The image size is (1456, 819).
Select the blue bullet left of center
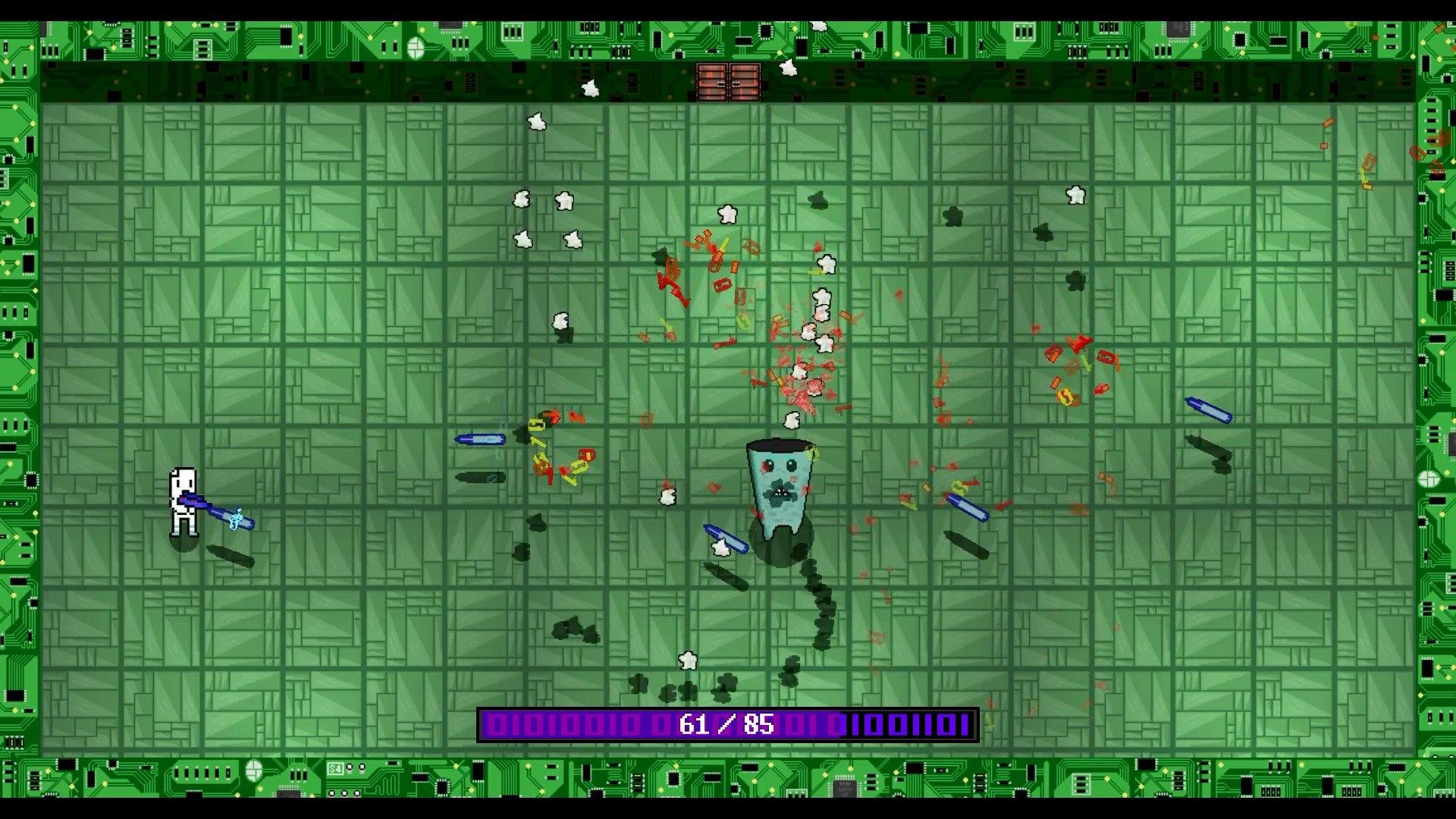point(482,438)
